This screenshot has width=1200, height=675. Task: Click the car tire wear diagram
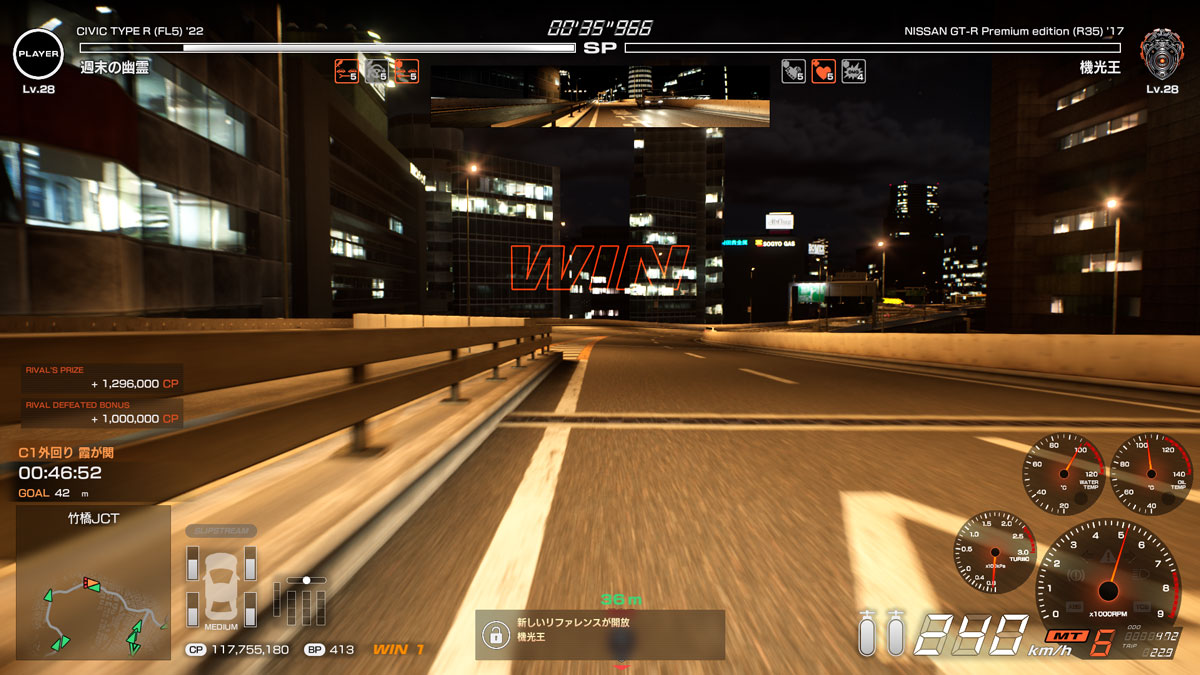pos(221,585)
